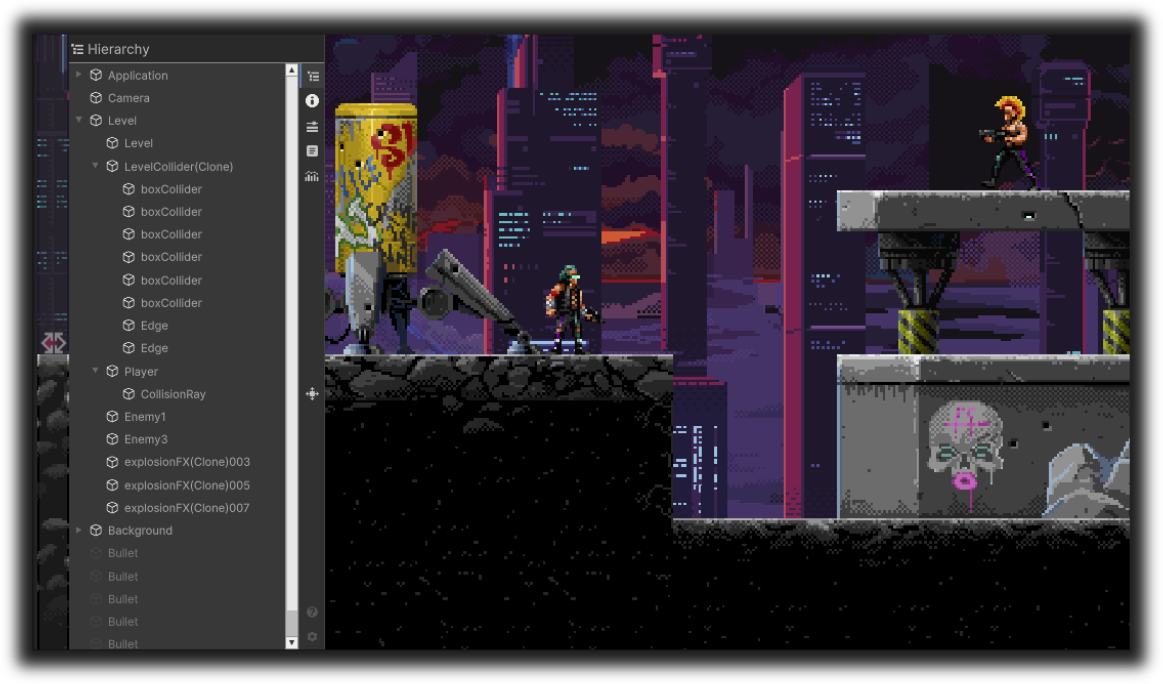Select the Player object
Viewport: 1163px width, 684px height.
[141, 372]
